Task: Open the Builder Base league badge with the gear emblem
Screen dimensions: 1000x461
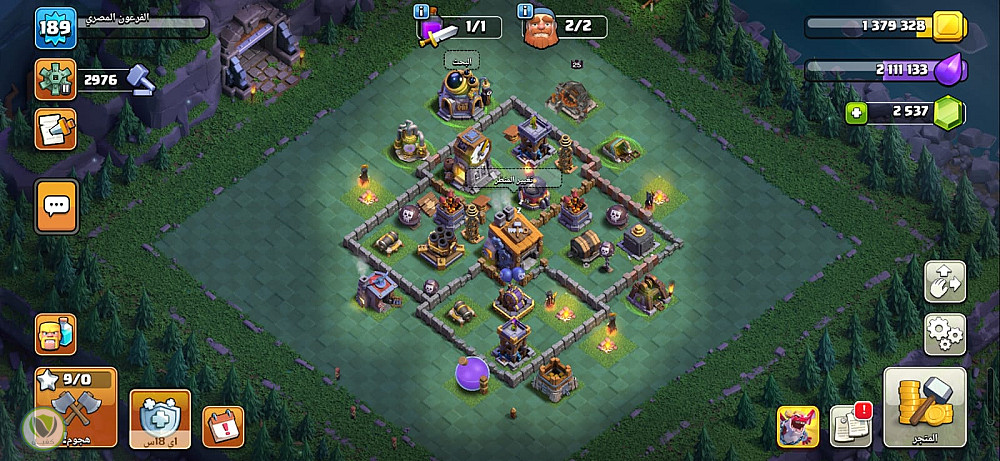Action: (x=55, y=79)
